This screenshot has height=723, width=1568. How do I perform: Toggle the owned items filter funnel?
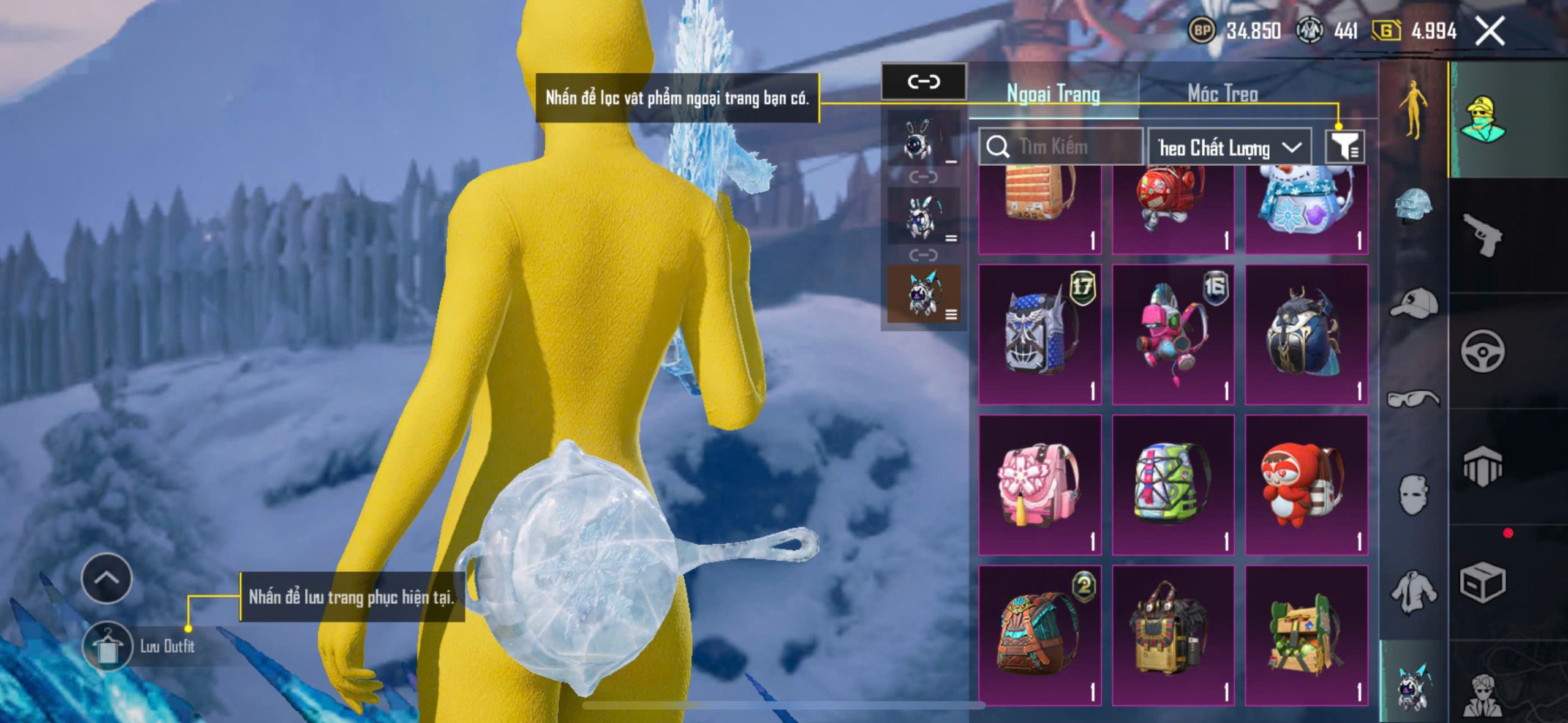[1344, 147]
